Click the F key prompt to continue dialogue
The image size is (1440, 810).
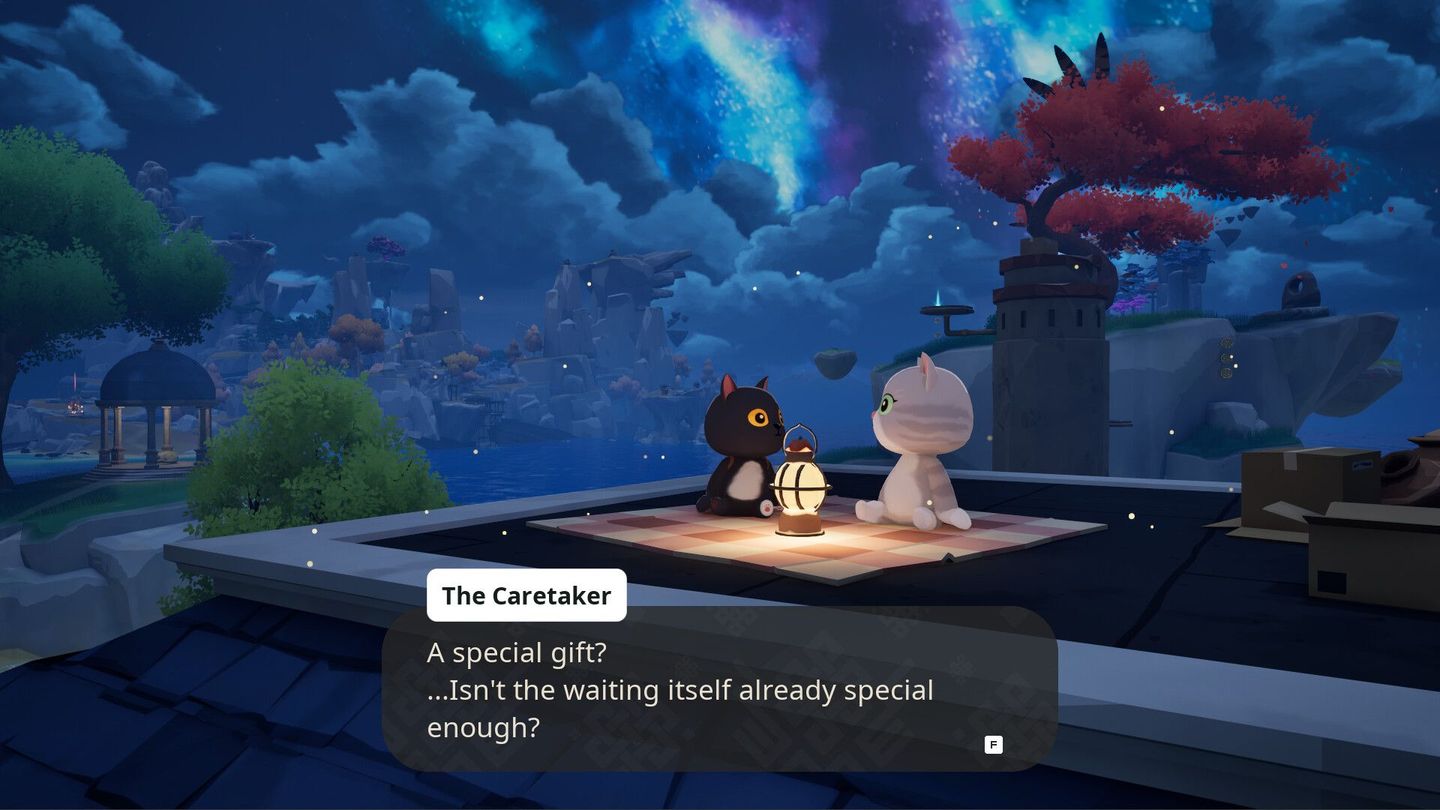[x=992, y=744]
